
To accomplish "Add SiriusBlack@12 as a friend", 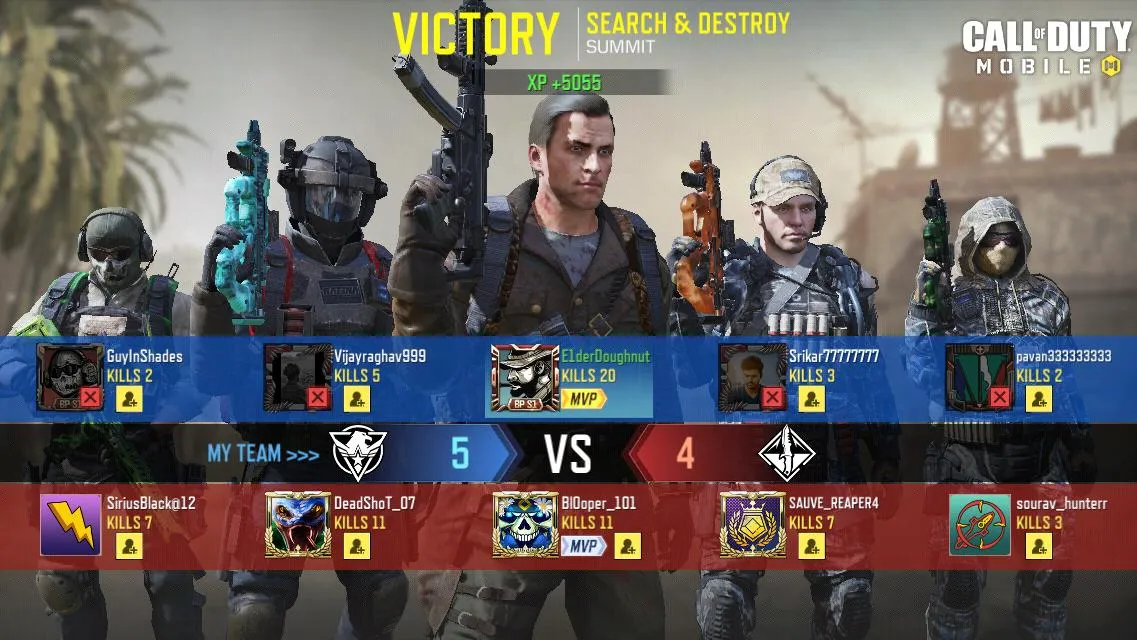I will click(x=130, y=546).
